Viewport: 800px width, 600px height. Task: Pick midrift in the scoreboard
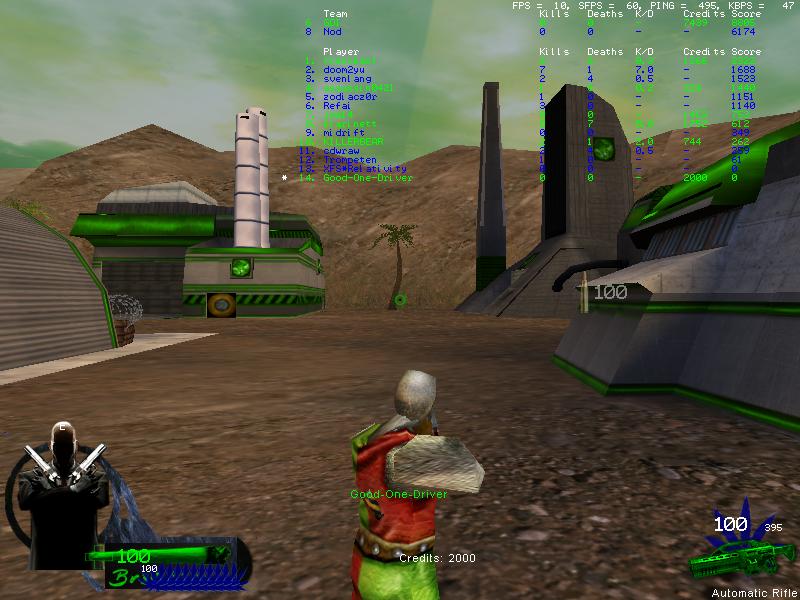(343, 133)
